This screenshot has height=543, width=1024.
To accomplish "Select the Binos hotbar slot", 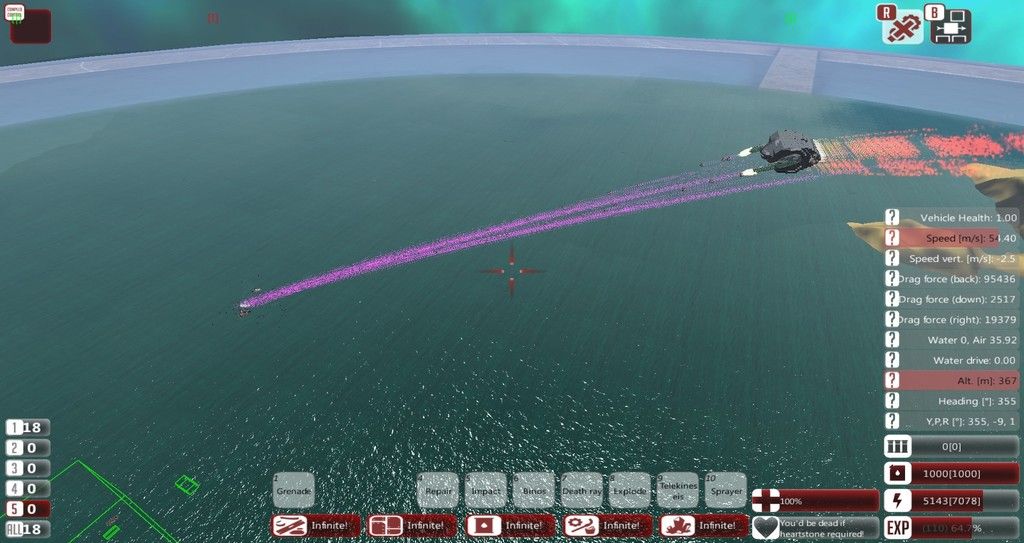I will (x=533, y=490).
